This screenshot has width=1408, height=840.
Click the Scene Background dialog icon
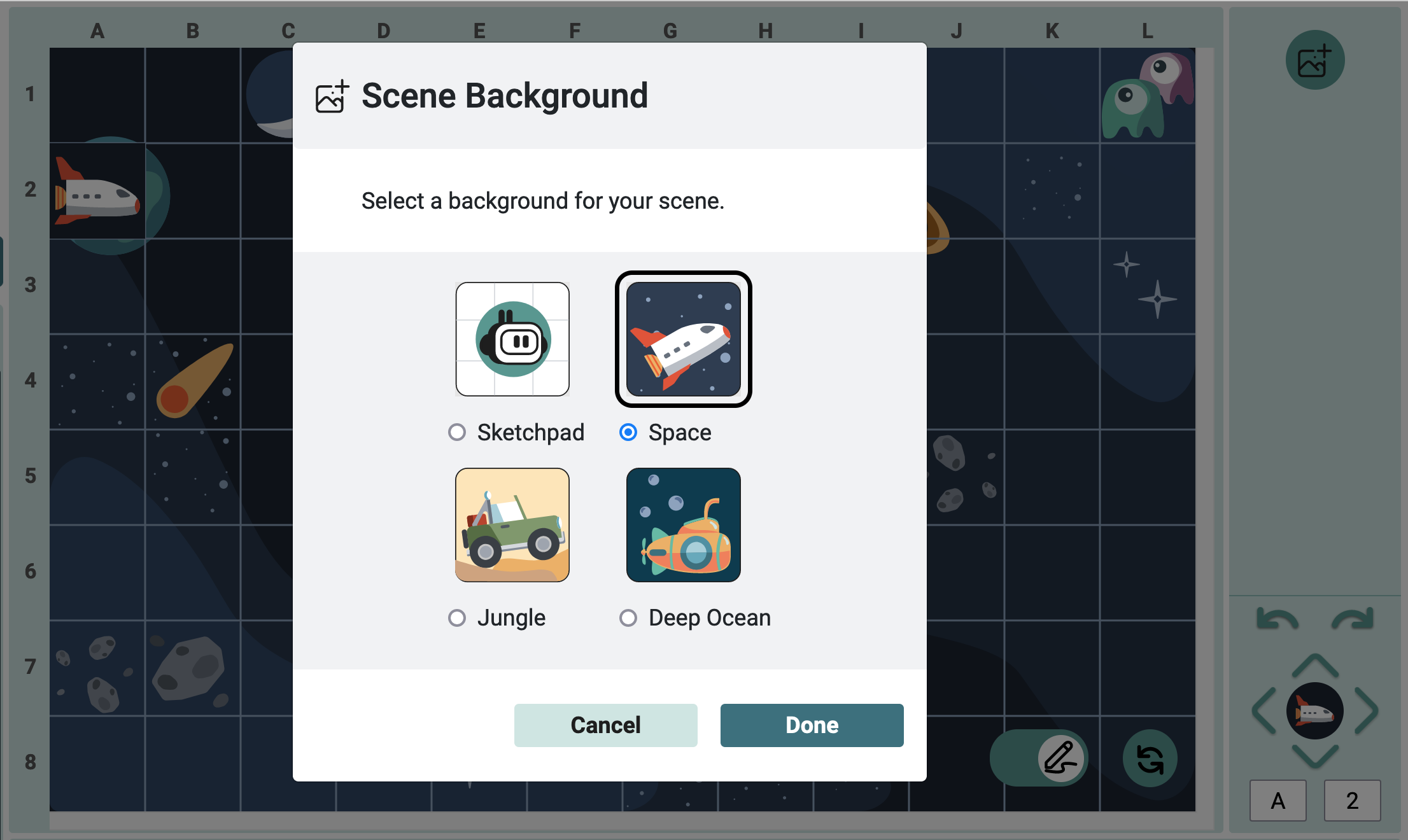331,95
